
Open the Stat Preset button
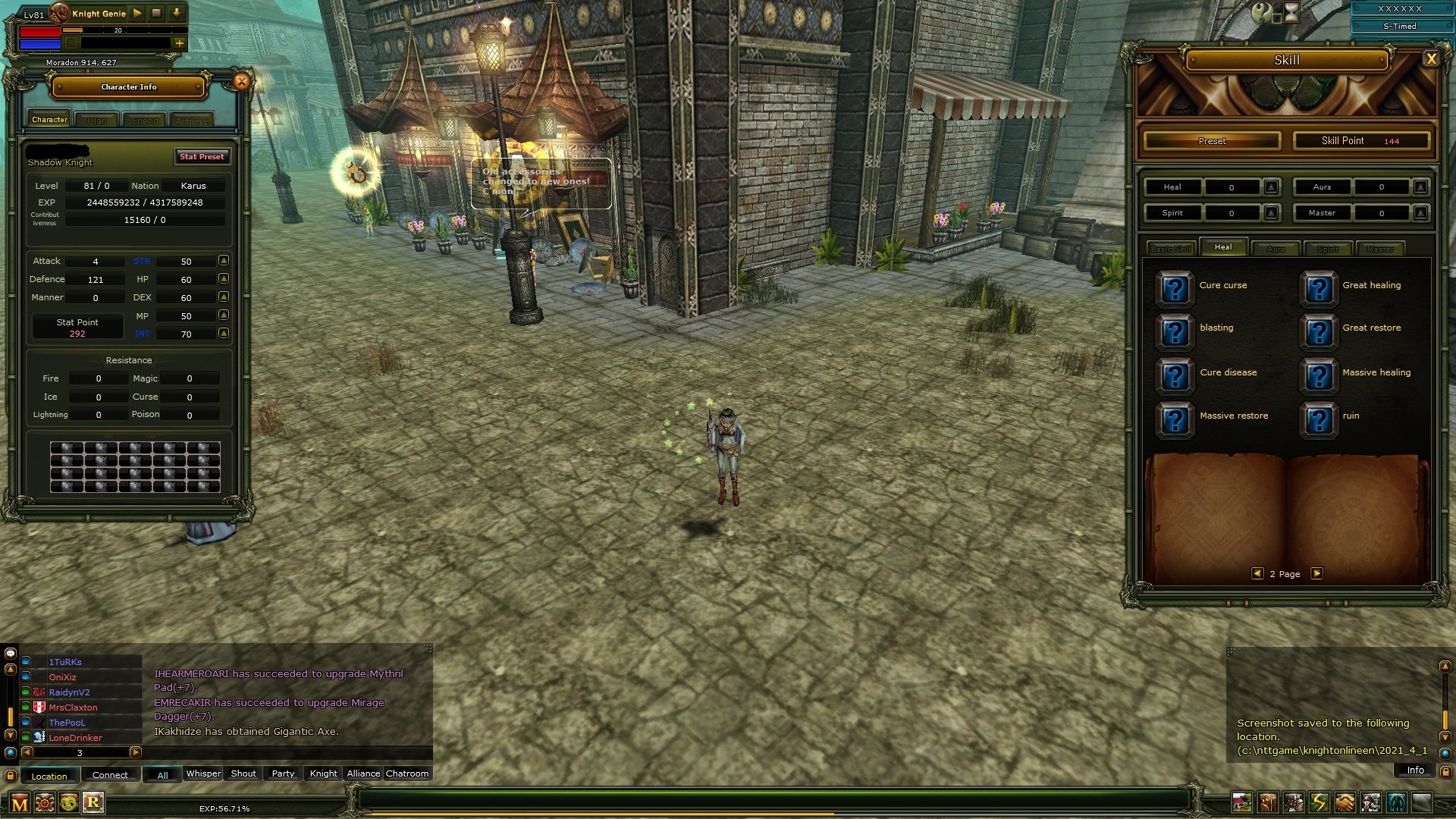pos(202,157)
